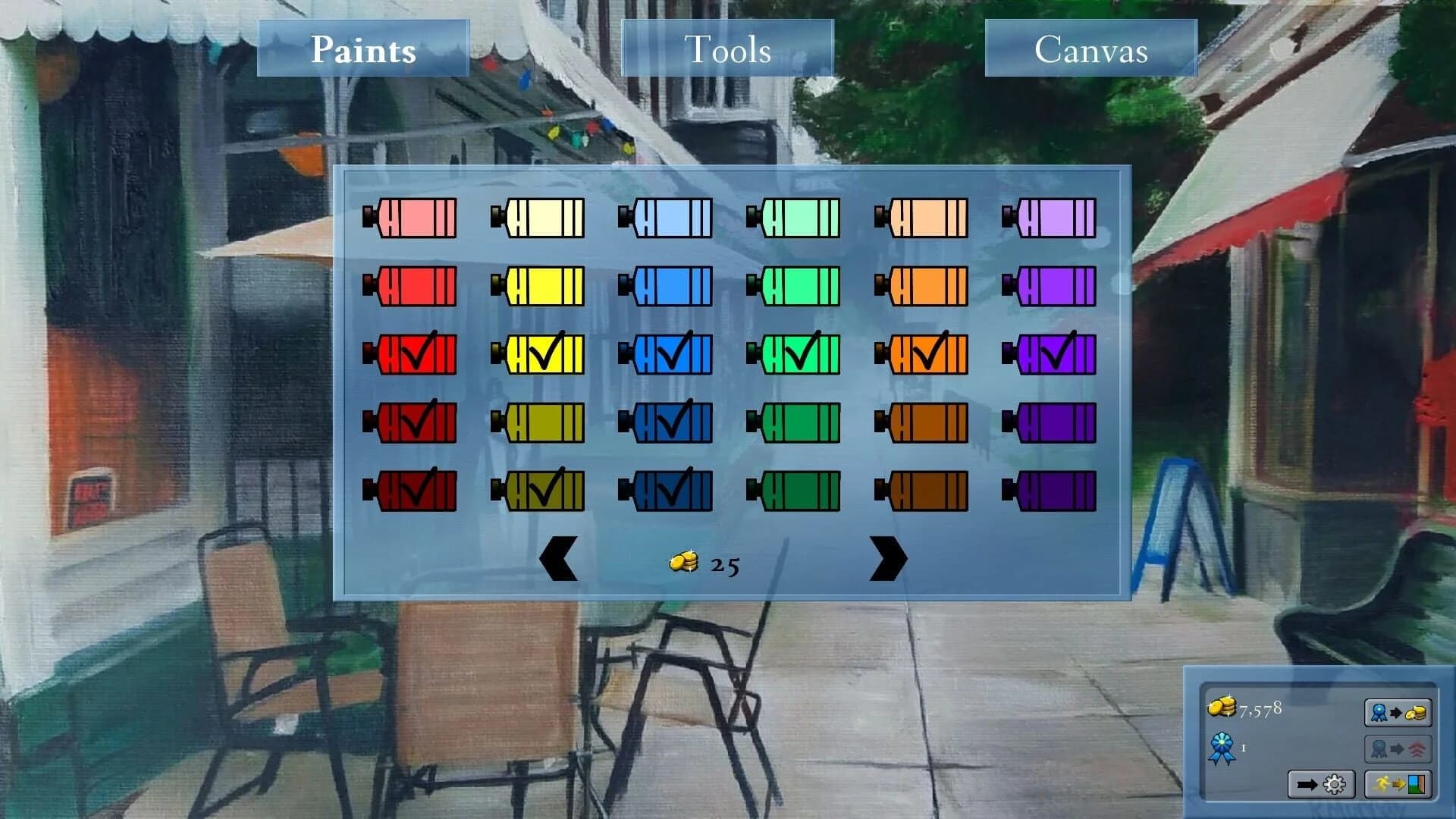Convert a ribbon into coins
The image size is (1456, 819).
(1398, 710)
